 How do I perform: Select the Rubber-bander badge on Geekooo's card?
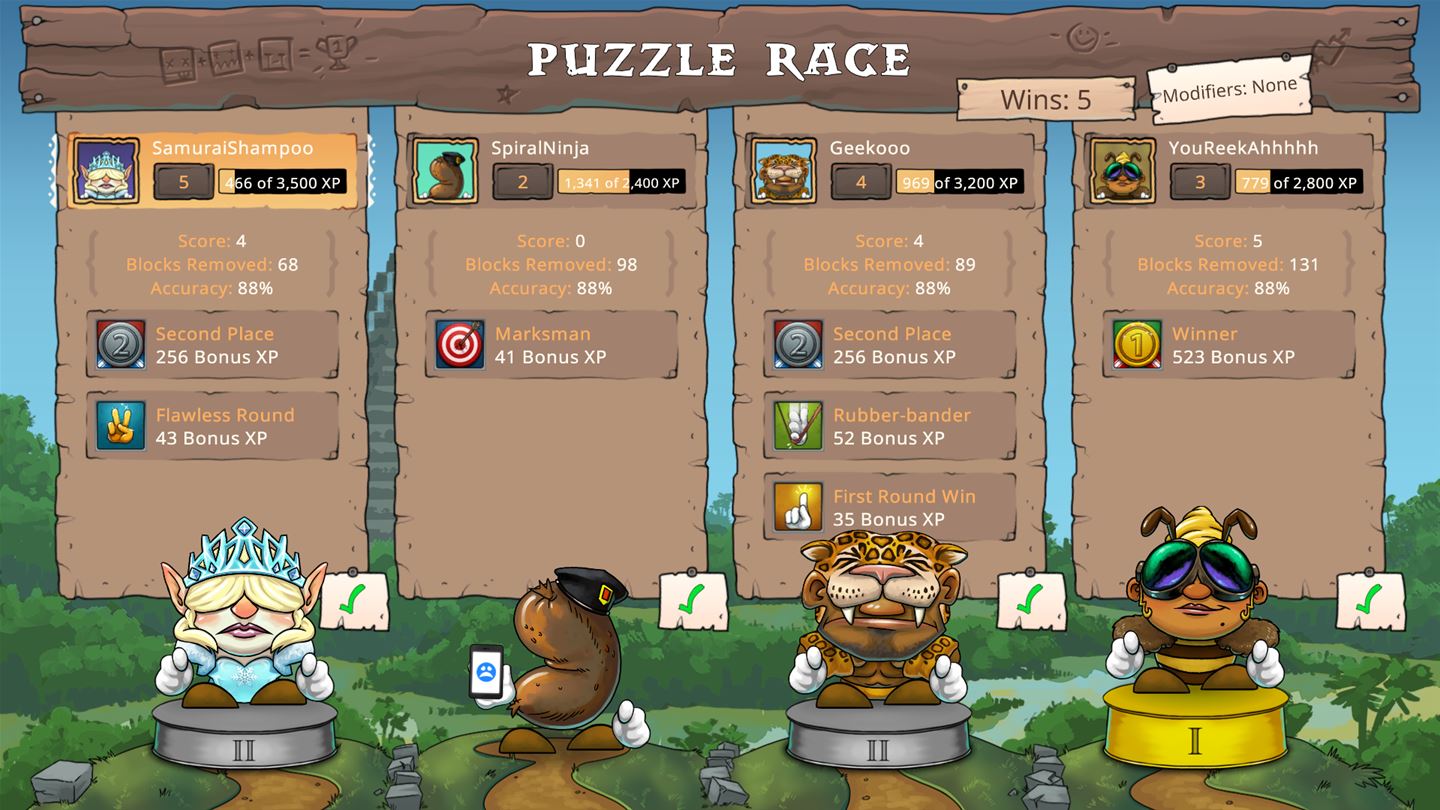click(x=798, y=426)
